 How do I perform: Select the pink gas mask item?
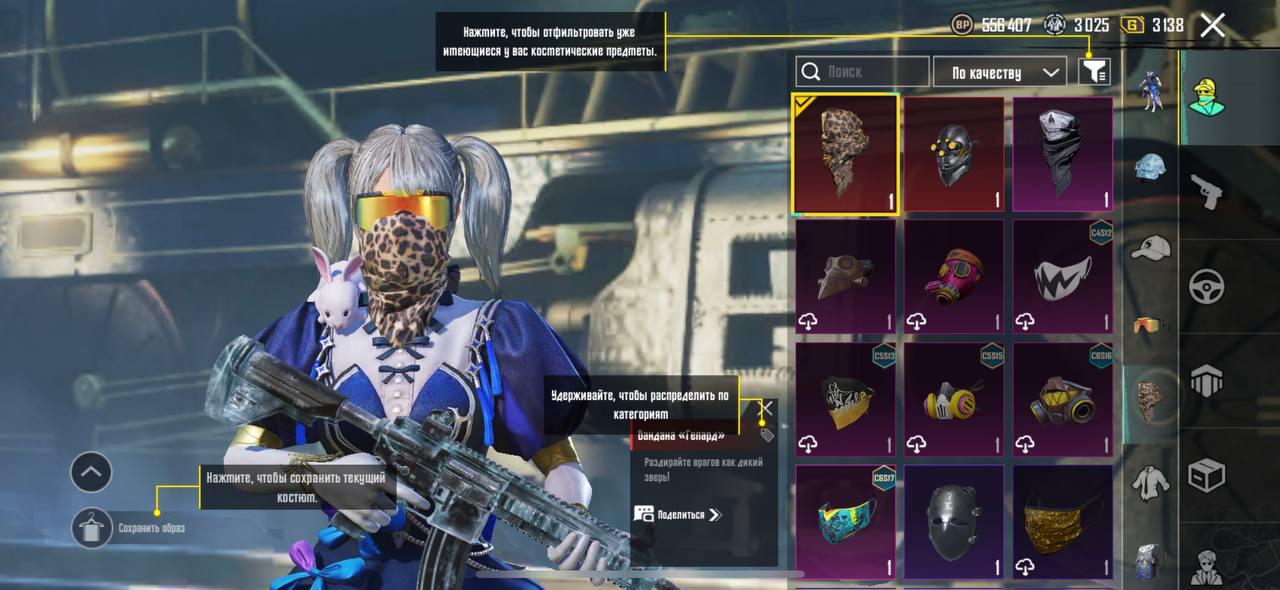click(954, 276)
